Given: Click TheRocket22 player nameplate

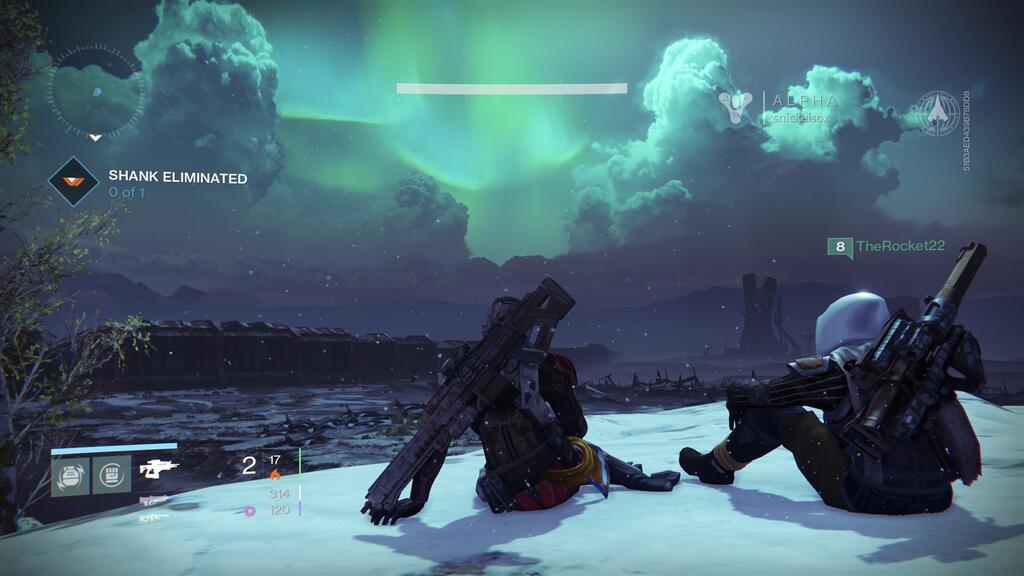Looking at the screenshot, I should click(887, 246).
